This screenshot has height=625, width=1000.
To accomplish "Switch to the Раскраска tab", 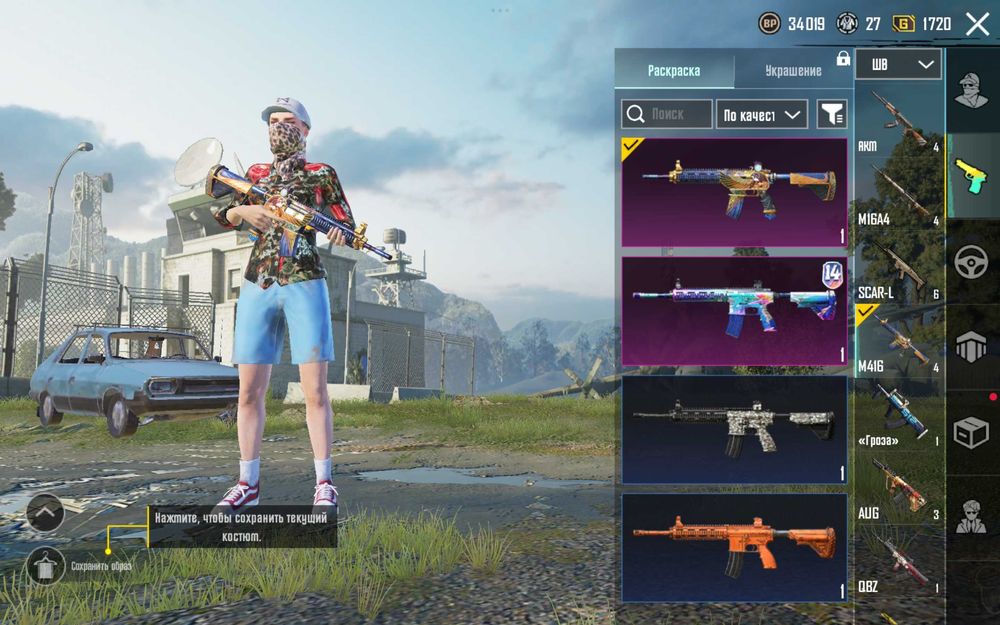I will [674, 71].
